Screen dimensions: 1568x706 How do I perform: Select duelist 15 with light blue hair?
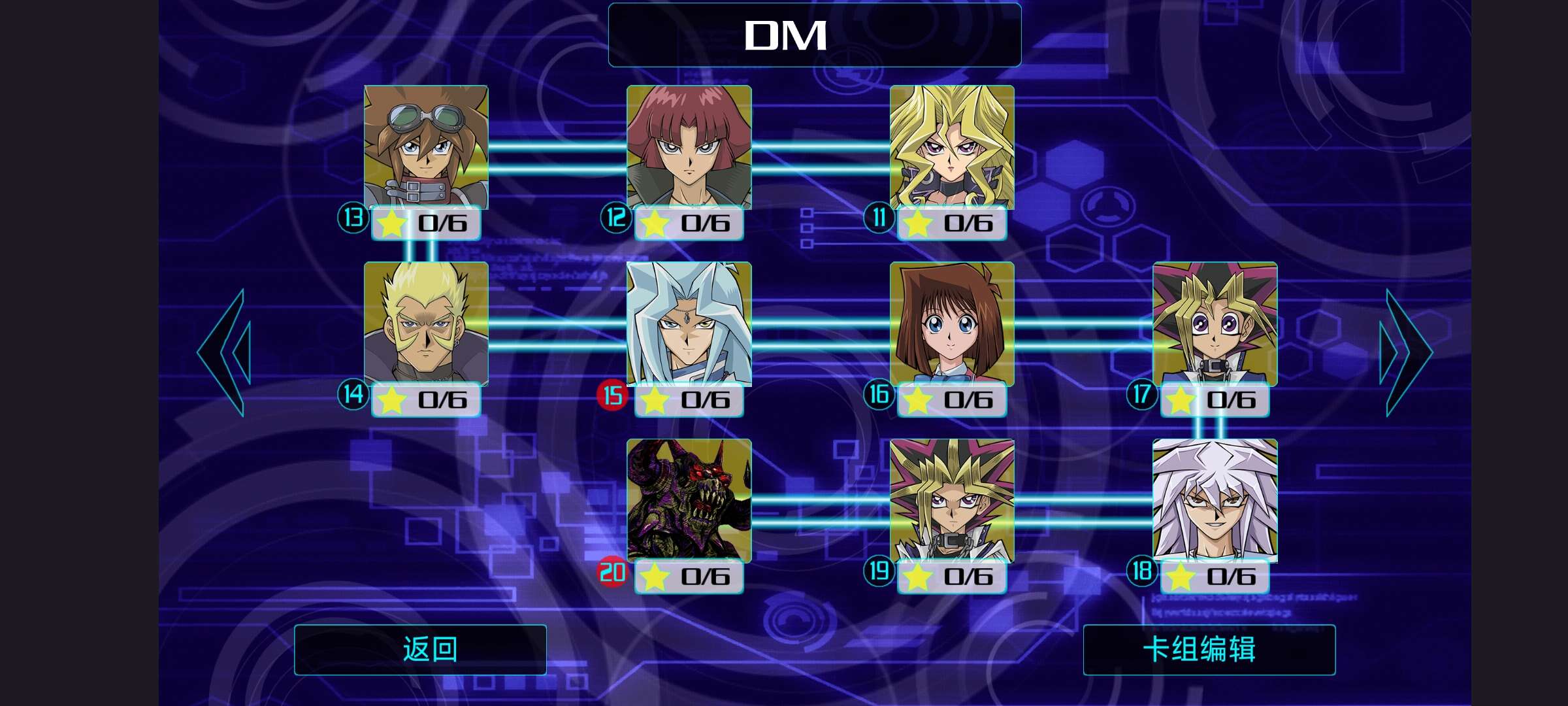coord(689,324)
